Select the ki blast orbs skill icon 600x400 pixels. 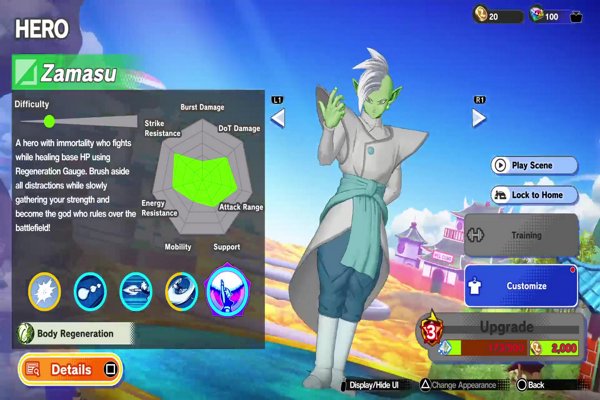91,290
